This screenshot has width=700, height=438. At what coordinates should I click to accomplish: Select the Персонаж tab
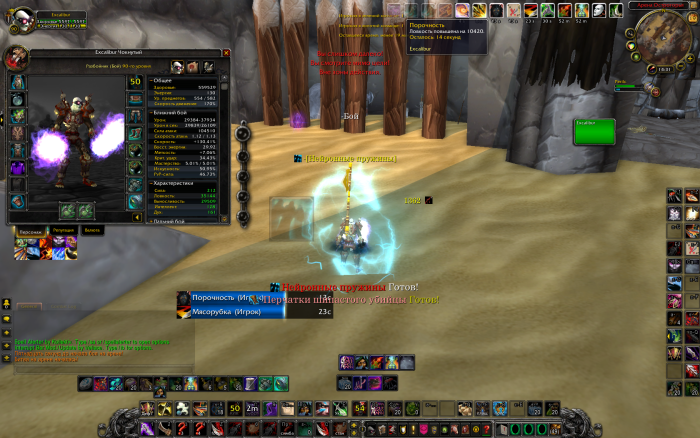click(30, 230)
